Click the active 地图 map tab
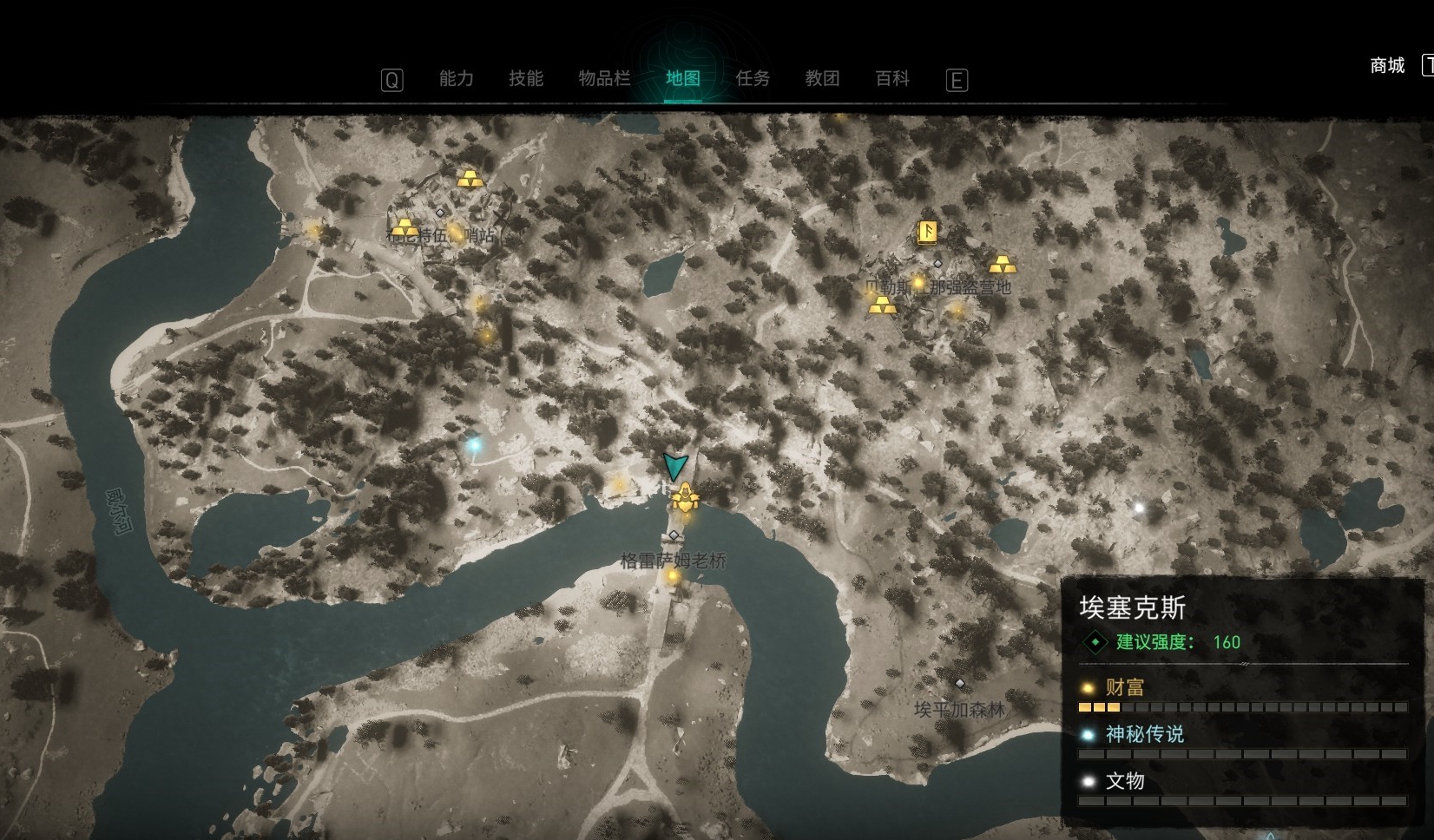This screenshot has height=840, width=1434. pos(682,79)
